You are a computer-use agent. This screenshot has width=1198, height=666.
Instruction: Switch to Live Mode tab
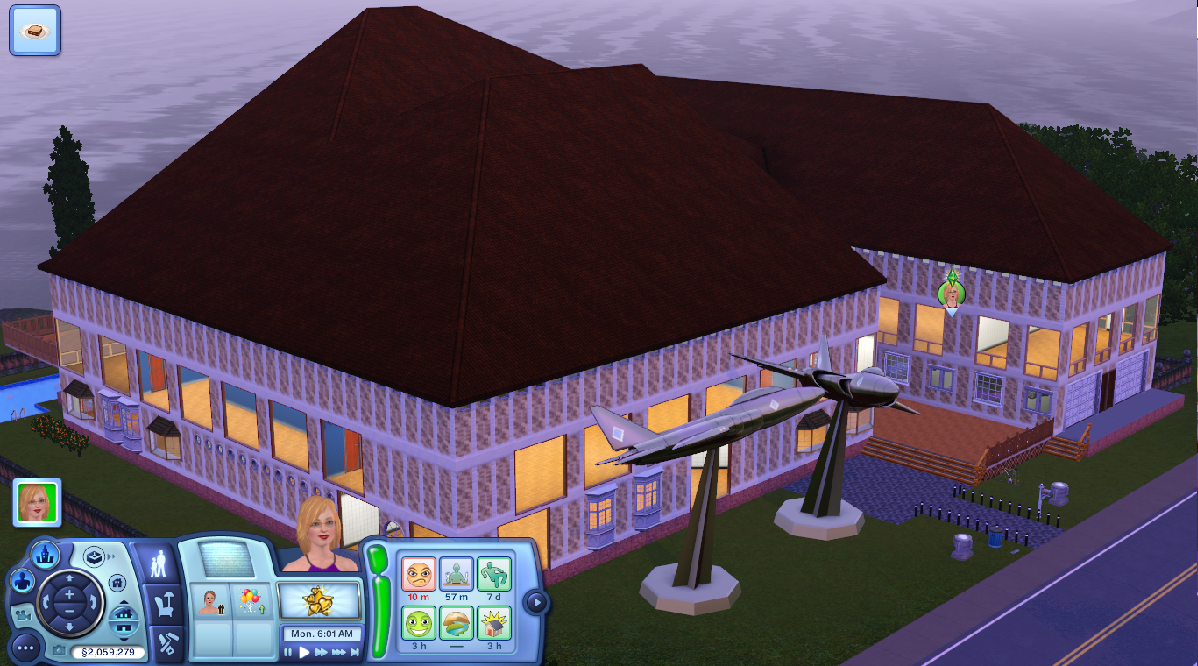point(161,566)
